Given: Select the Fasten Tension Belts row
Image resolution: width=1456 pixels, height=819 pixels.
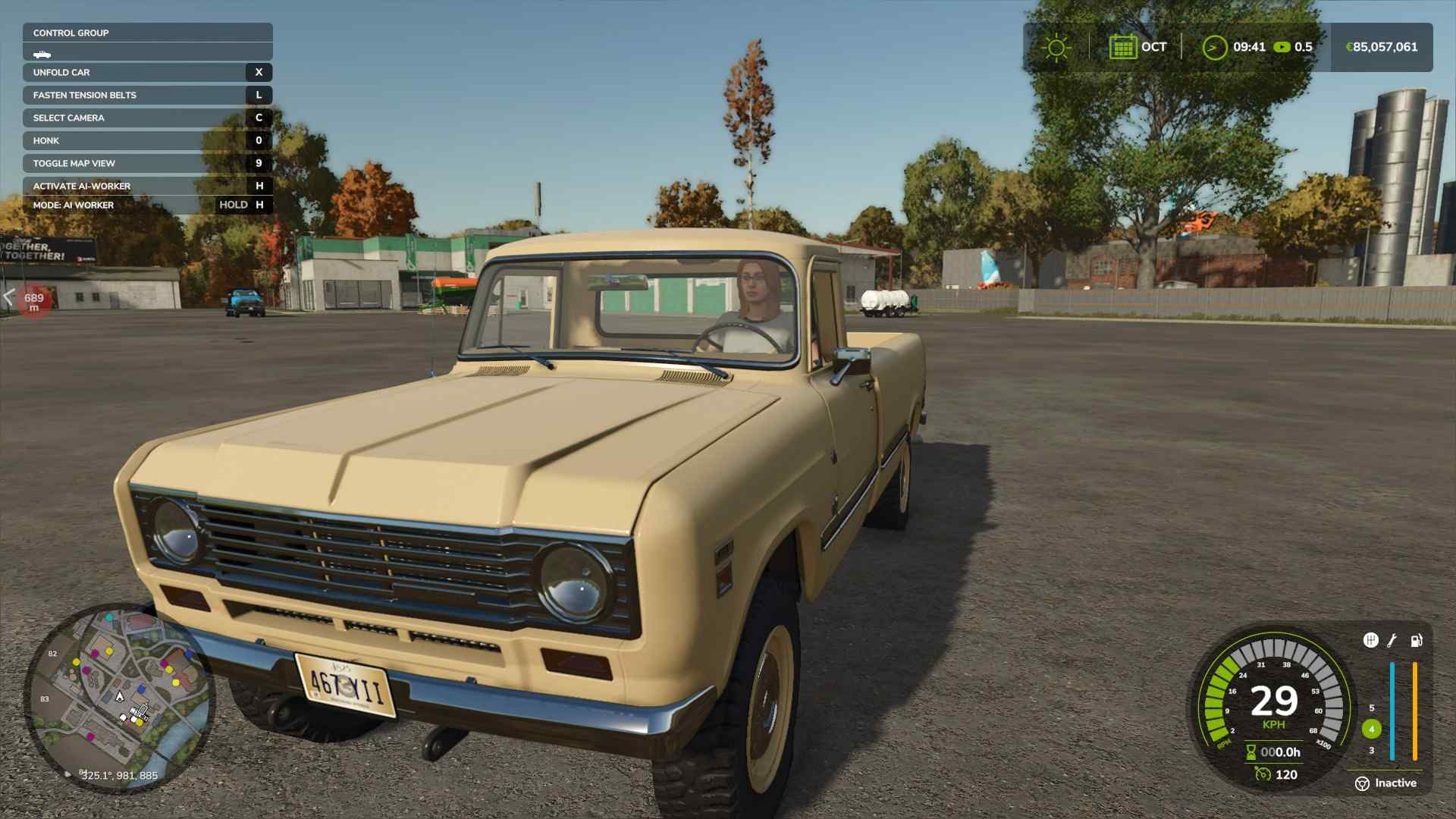Looking at the screenshot, I should (x=147, y=96).
